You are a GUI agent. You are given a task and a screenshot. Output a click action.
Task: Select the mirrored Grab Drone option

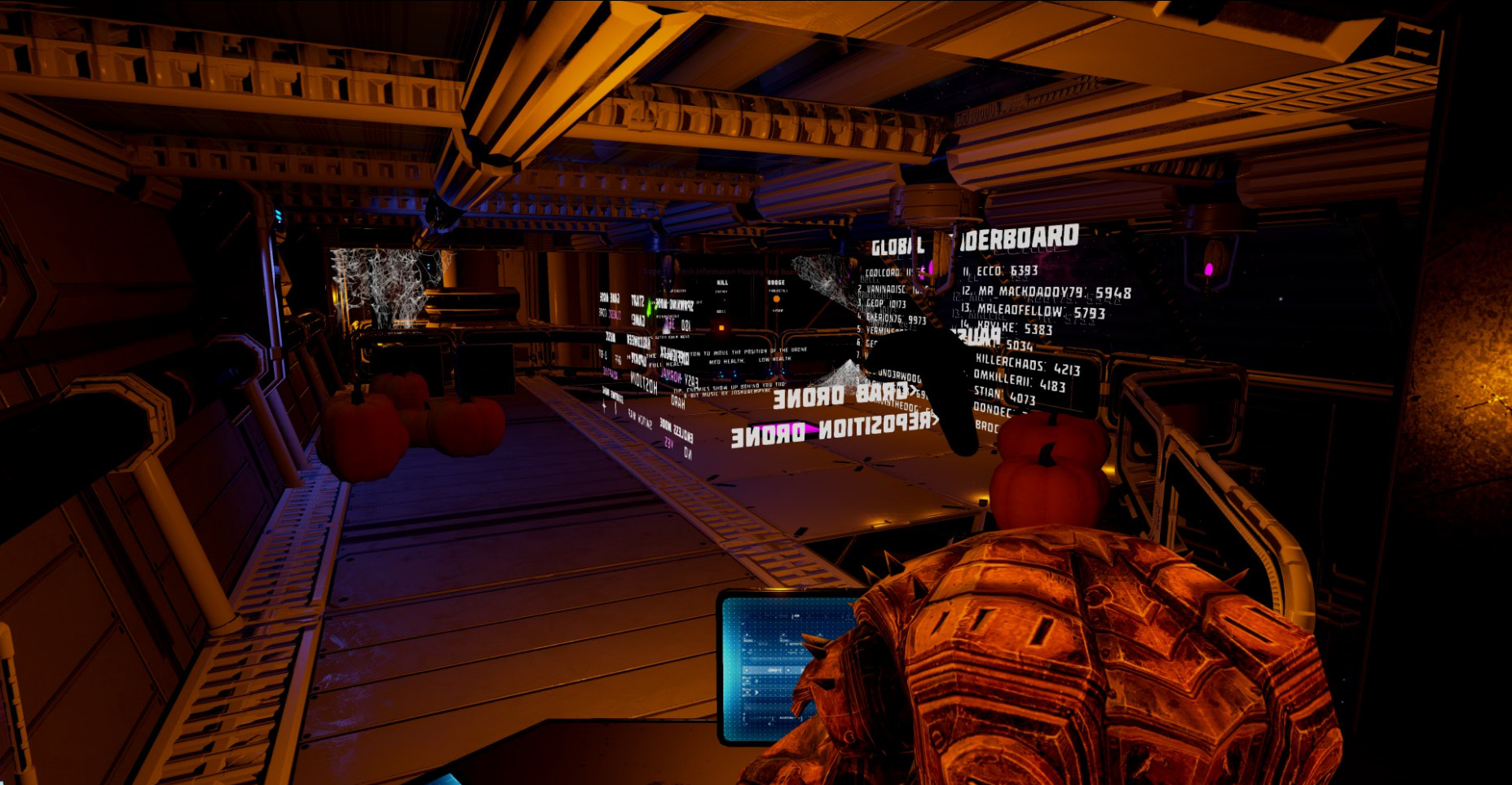pos(840,395)
